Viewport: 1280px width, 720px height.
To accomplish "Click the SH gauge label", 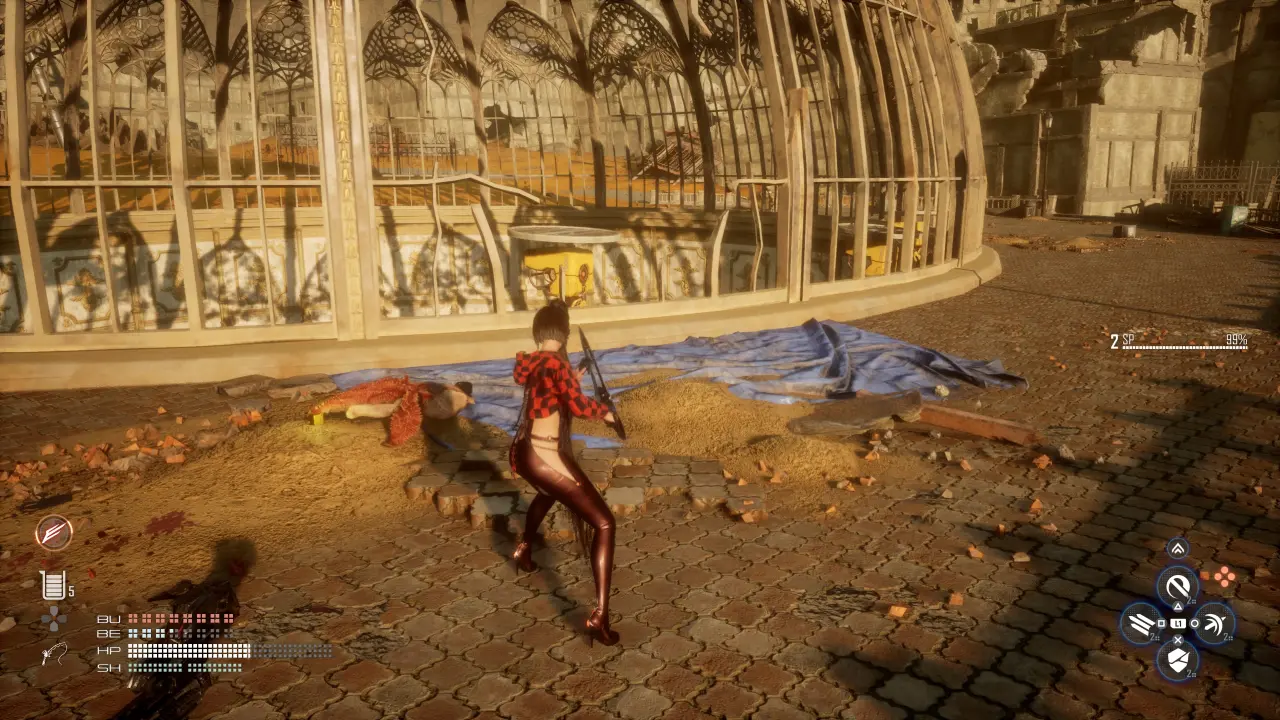I will click(109, 668).
